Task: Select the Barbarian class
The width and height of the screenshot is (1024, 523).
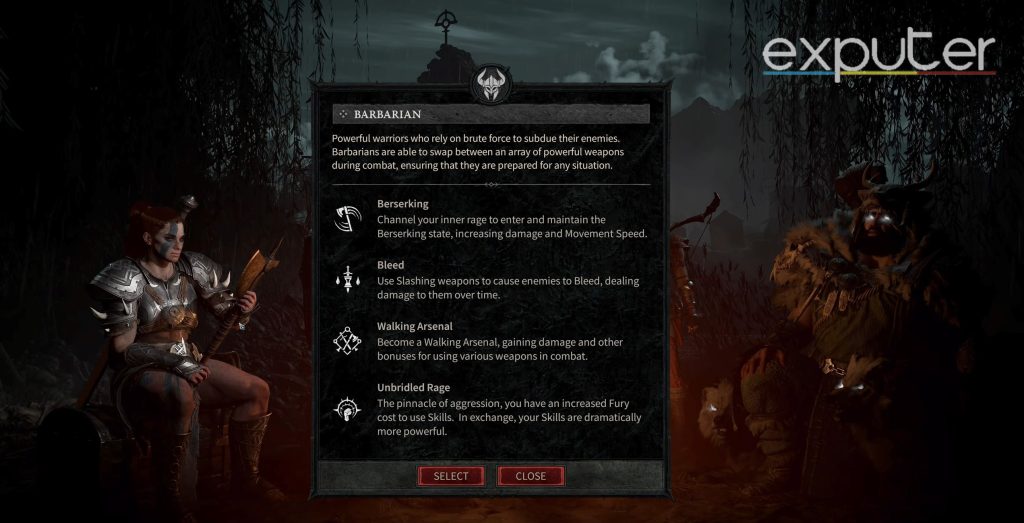Action: tap(450, 476)
